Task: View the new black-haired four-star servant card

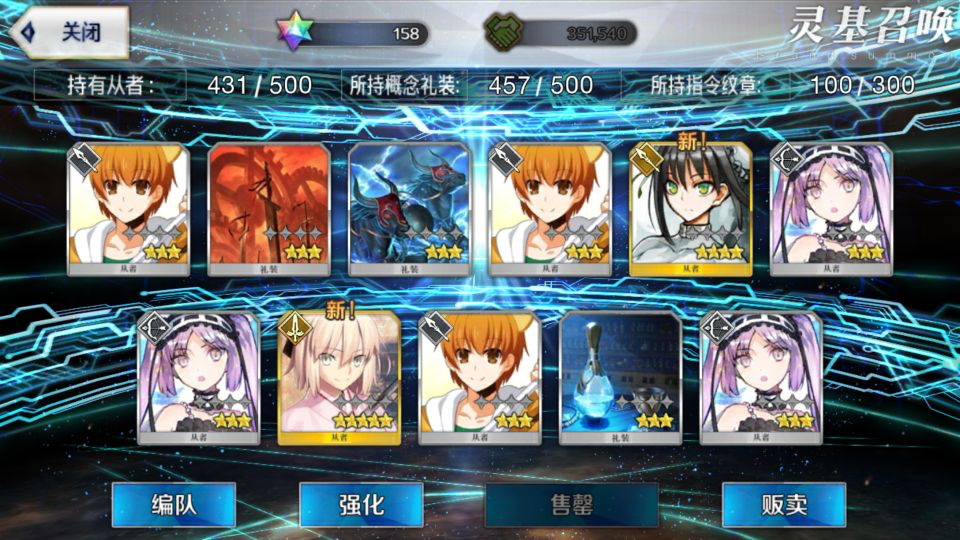Action: tap(690, 209)
